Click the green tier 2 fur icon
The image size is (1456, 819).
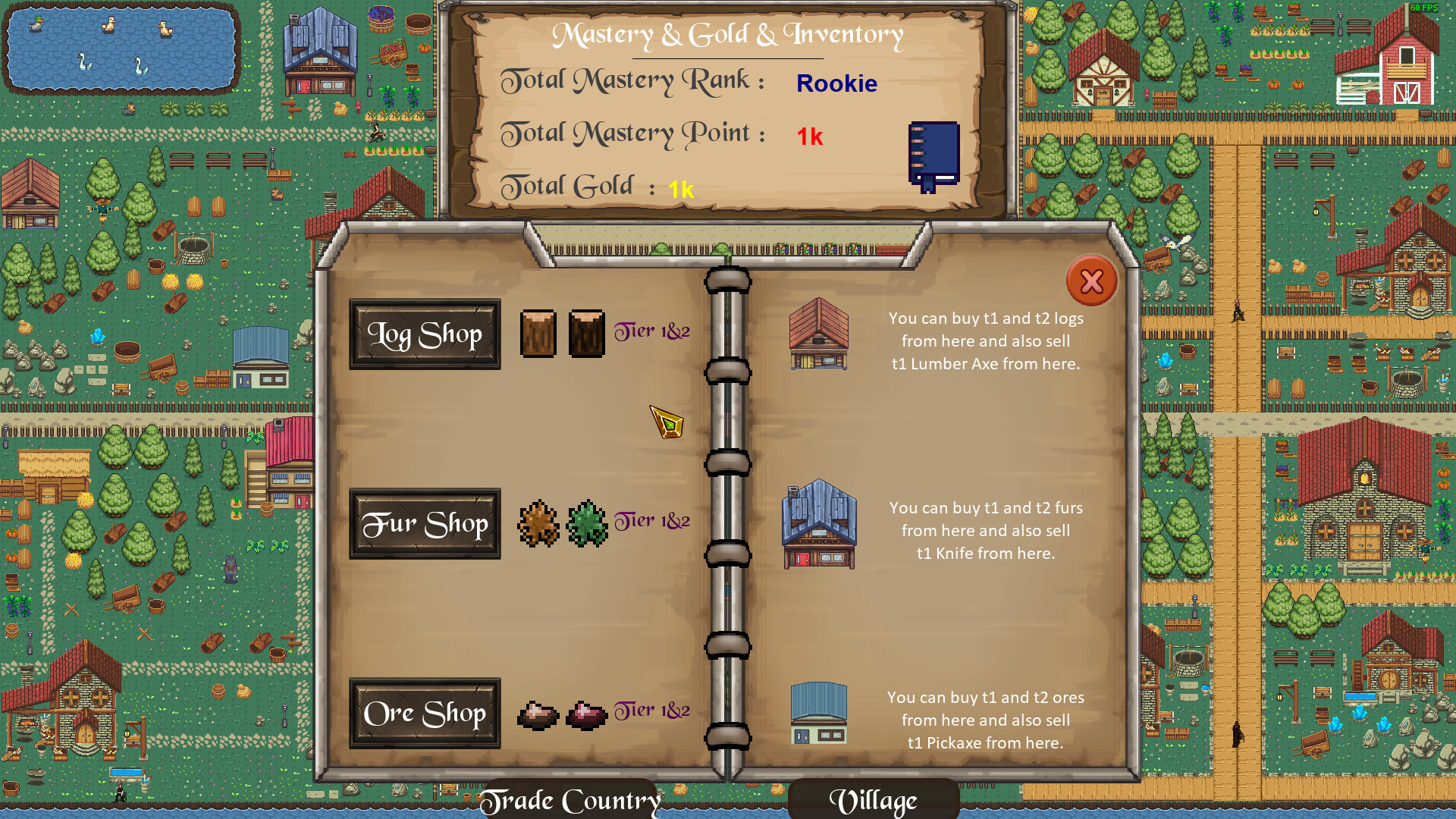585,523
